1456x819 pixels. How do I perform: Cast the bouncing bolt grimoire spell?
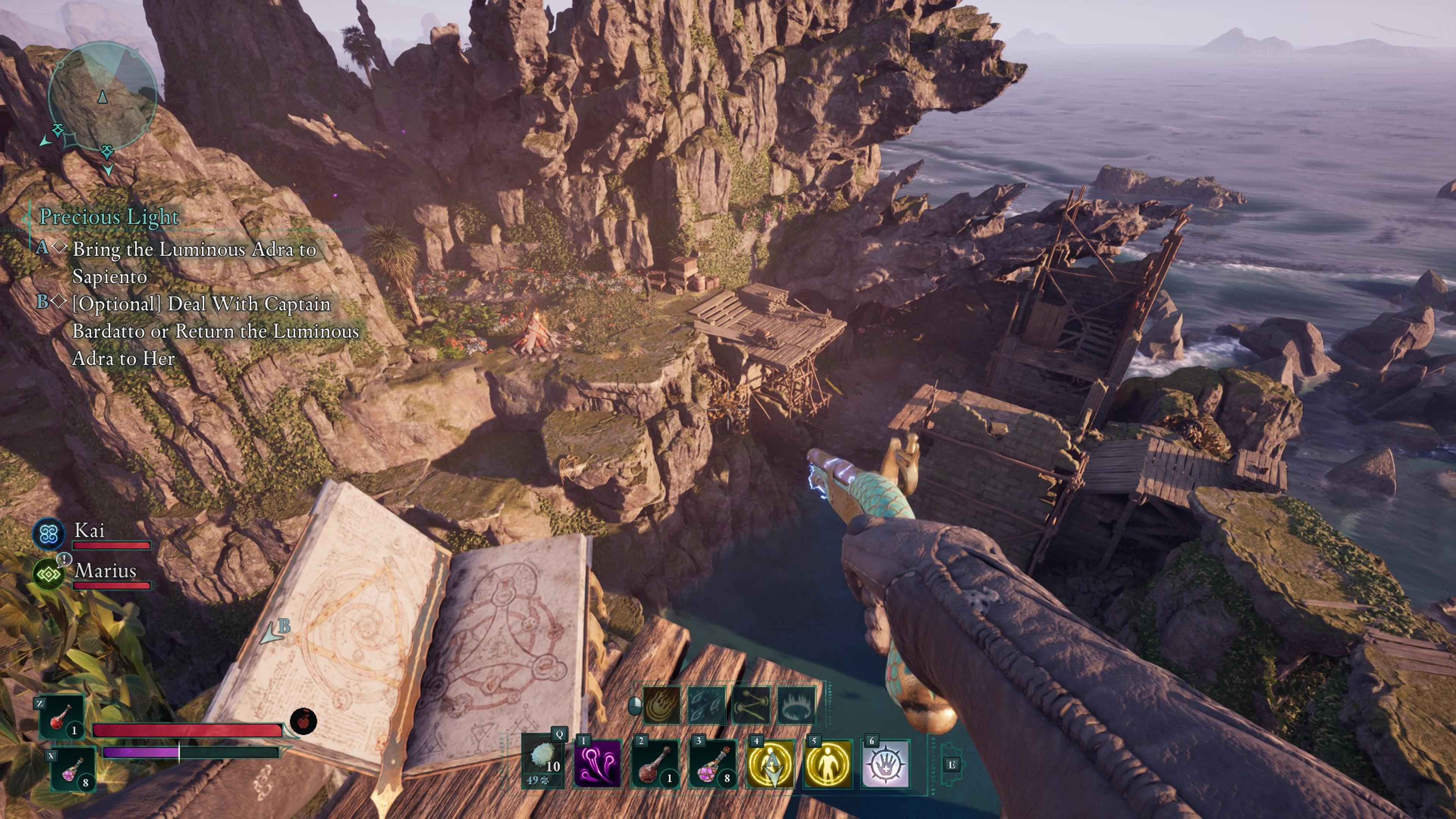751,705
